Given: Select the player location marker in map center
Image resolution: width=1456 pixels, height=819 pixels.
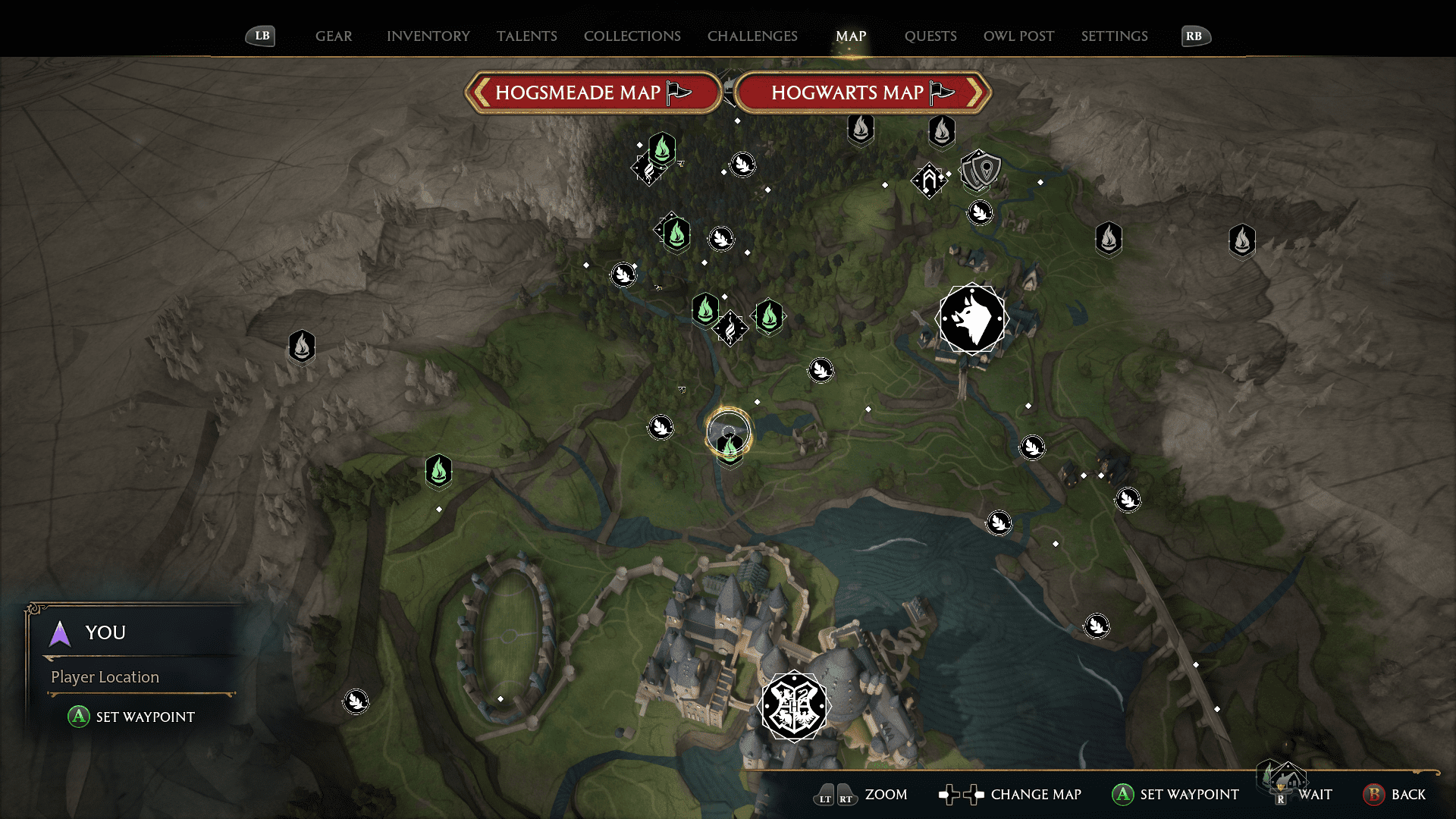Looking at the screenshot, I should (730, 432).
